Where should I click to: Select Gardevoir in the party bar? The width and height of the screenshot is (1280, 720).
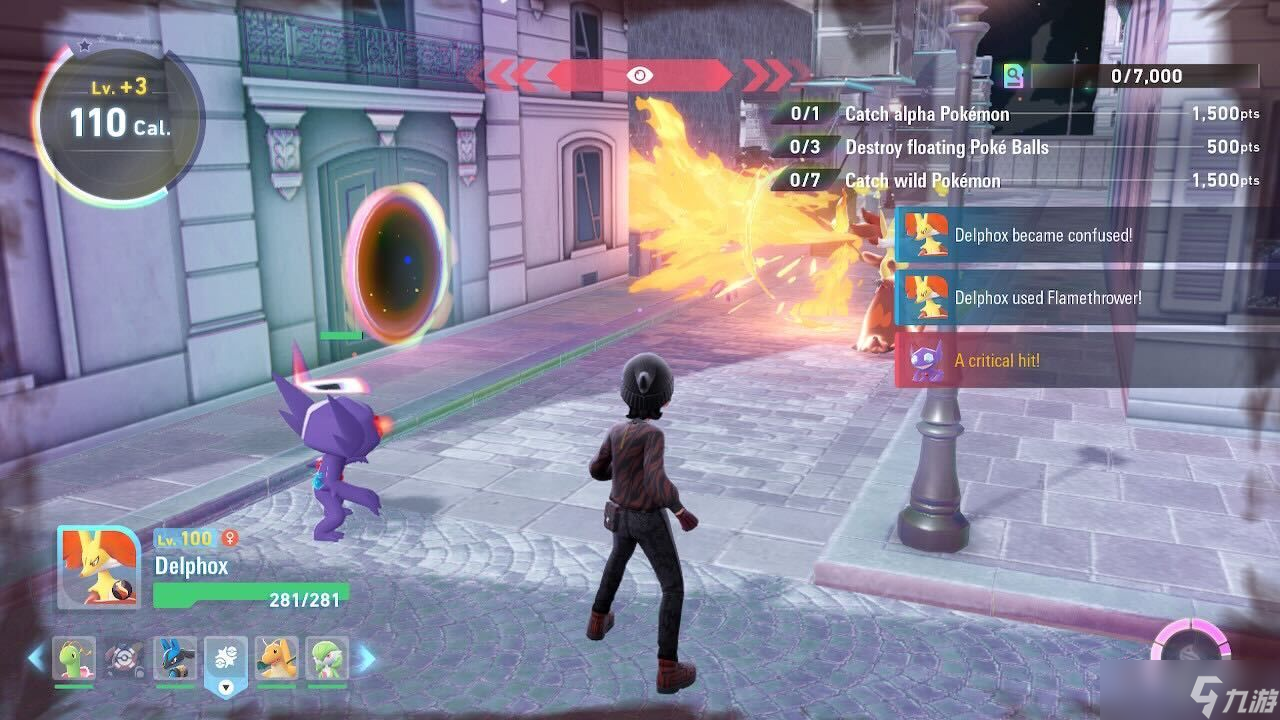click(x=327, y=658)
